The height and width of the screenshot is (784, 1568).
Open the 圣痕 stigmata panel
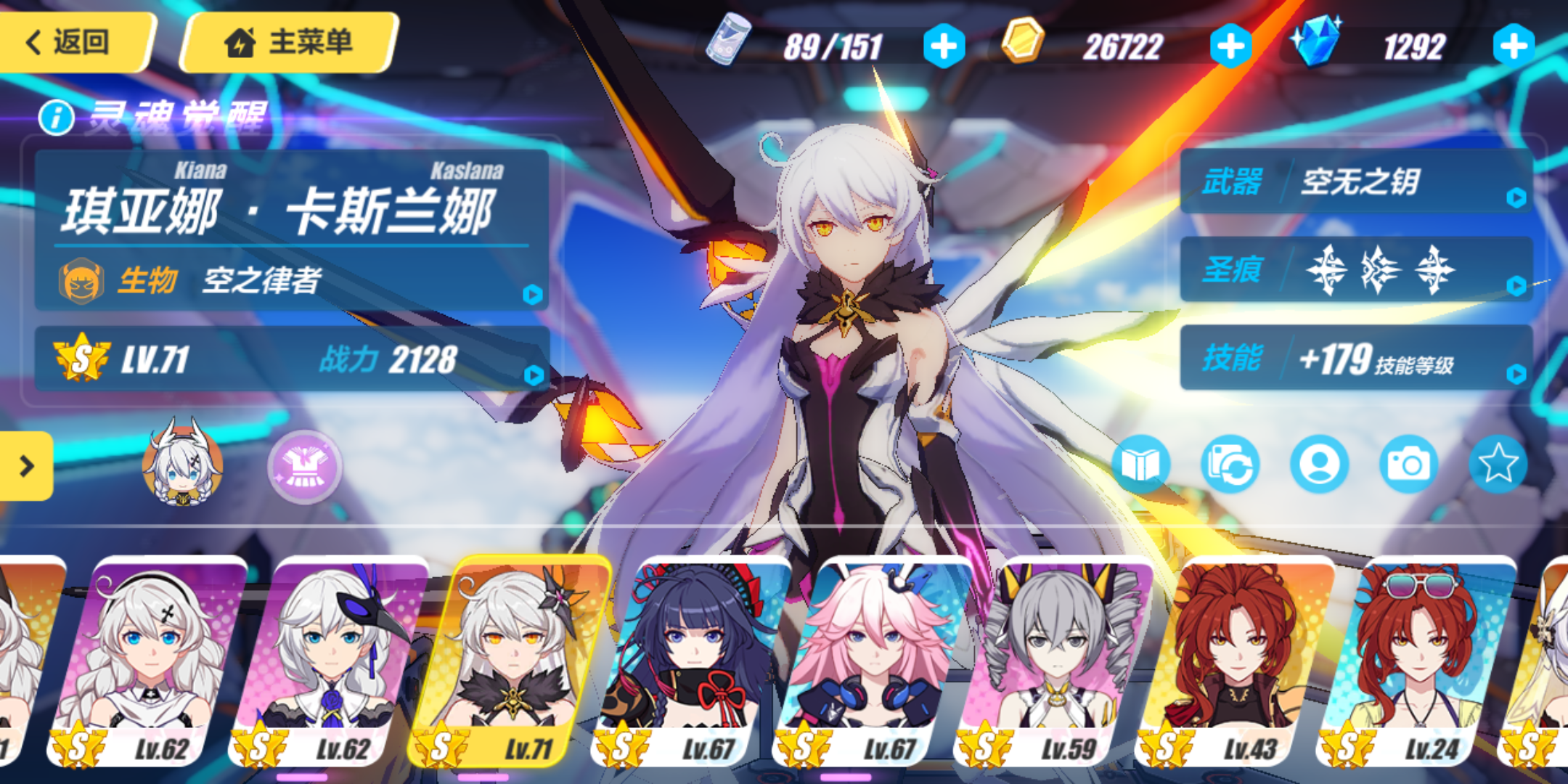tap(1356, 270)
